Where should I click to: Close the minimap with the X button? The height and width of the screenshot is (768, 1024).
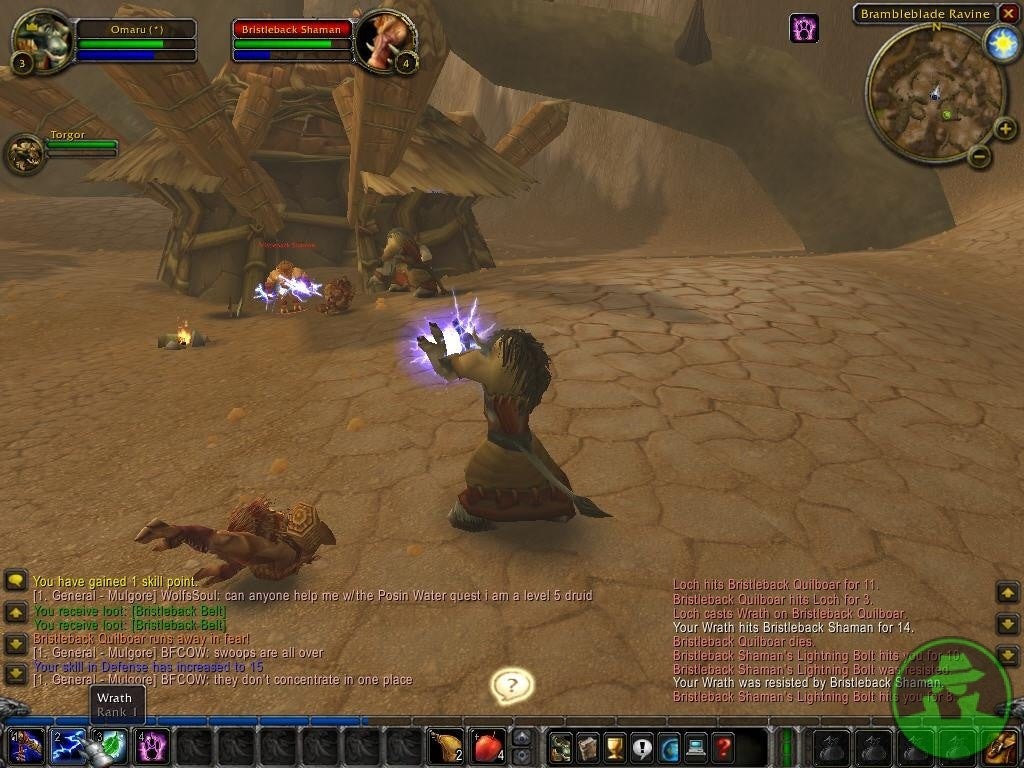1008,14
